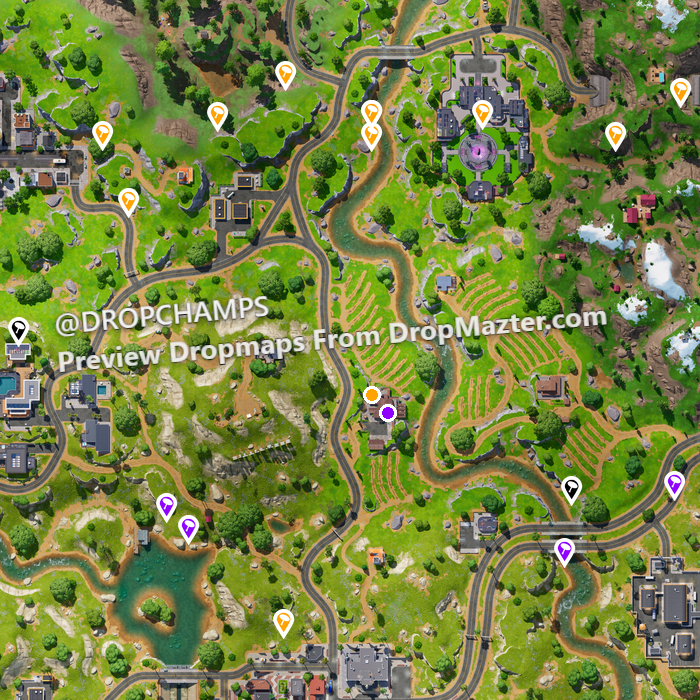Screen dimensions: 700x700
Task: Choose the orange pin over the mansion courtyard
Action: [482, 112]
